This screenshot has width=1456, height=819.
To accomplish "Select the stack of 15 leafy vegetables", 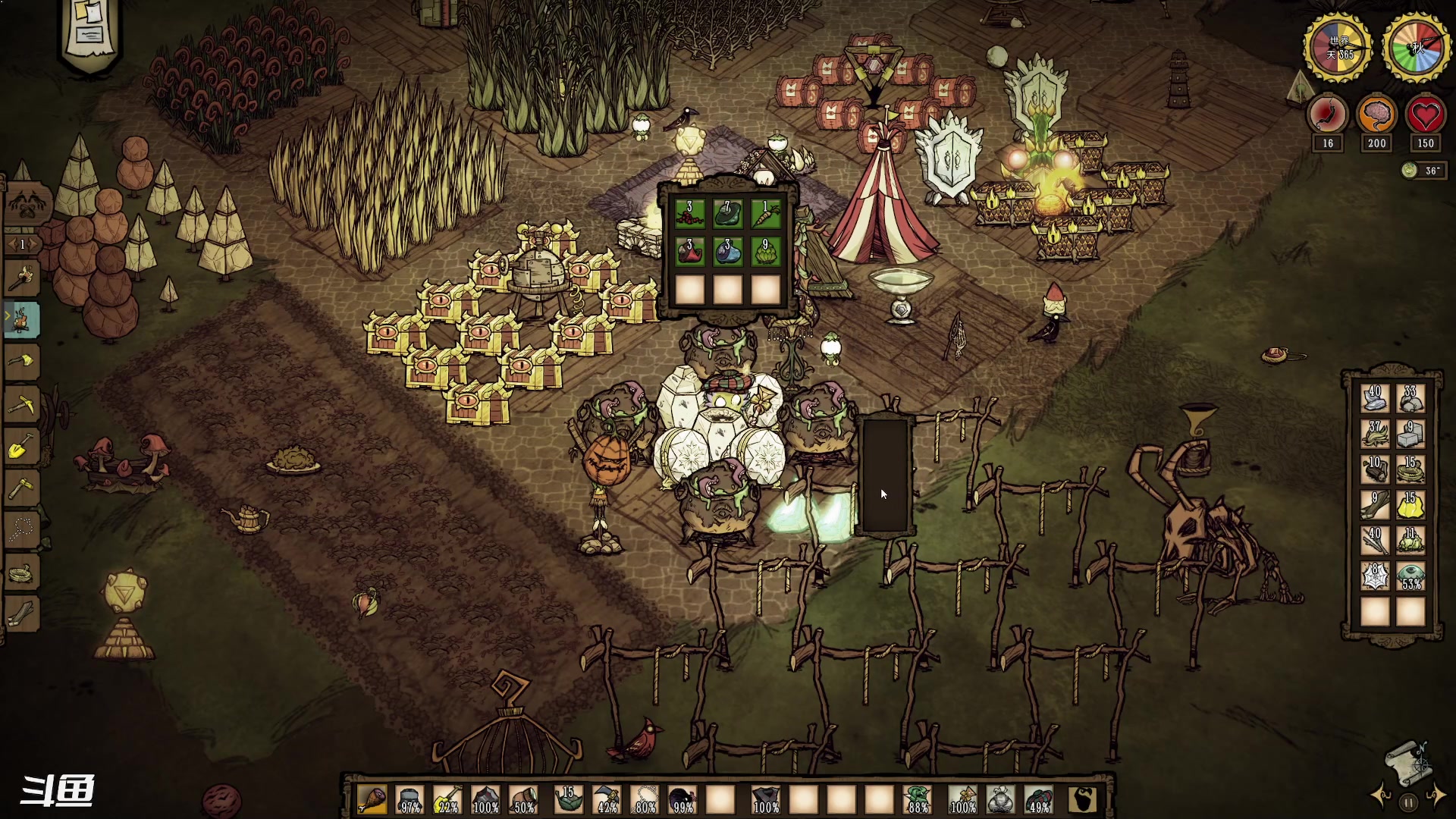I will (x=567, y=800).
